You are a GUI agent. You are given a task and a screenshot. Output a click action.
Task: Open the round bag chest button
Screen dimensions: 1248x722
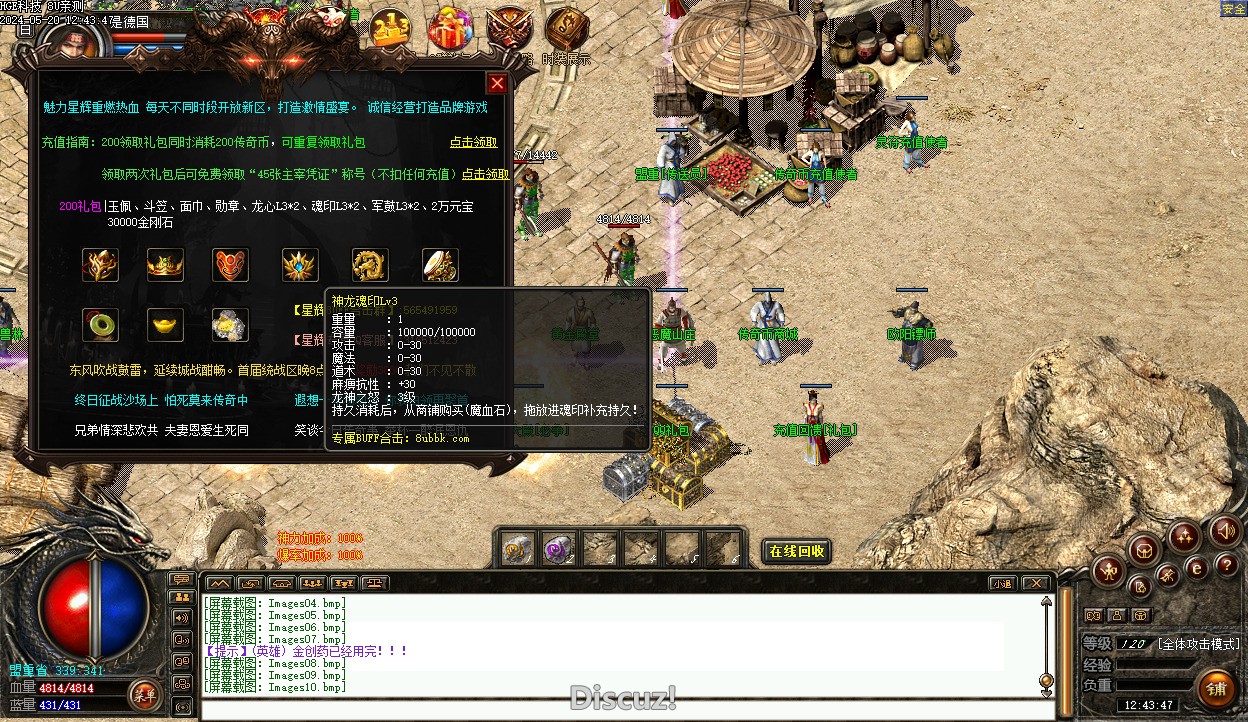(x=1144, y=549)
